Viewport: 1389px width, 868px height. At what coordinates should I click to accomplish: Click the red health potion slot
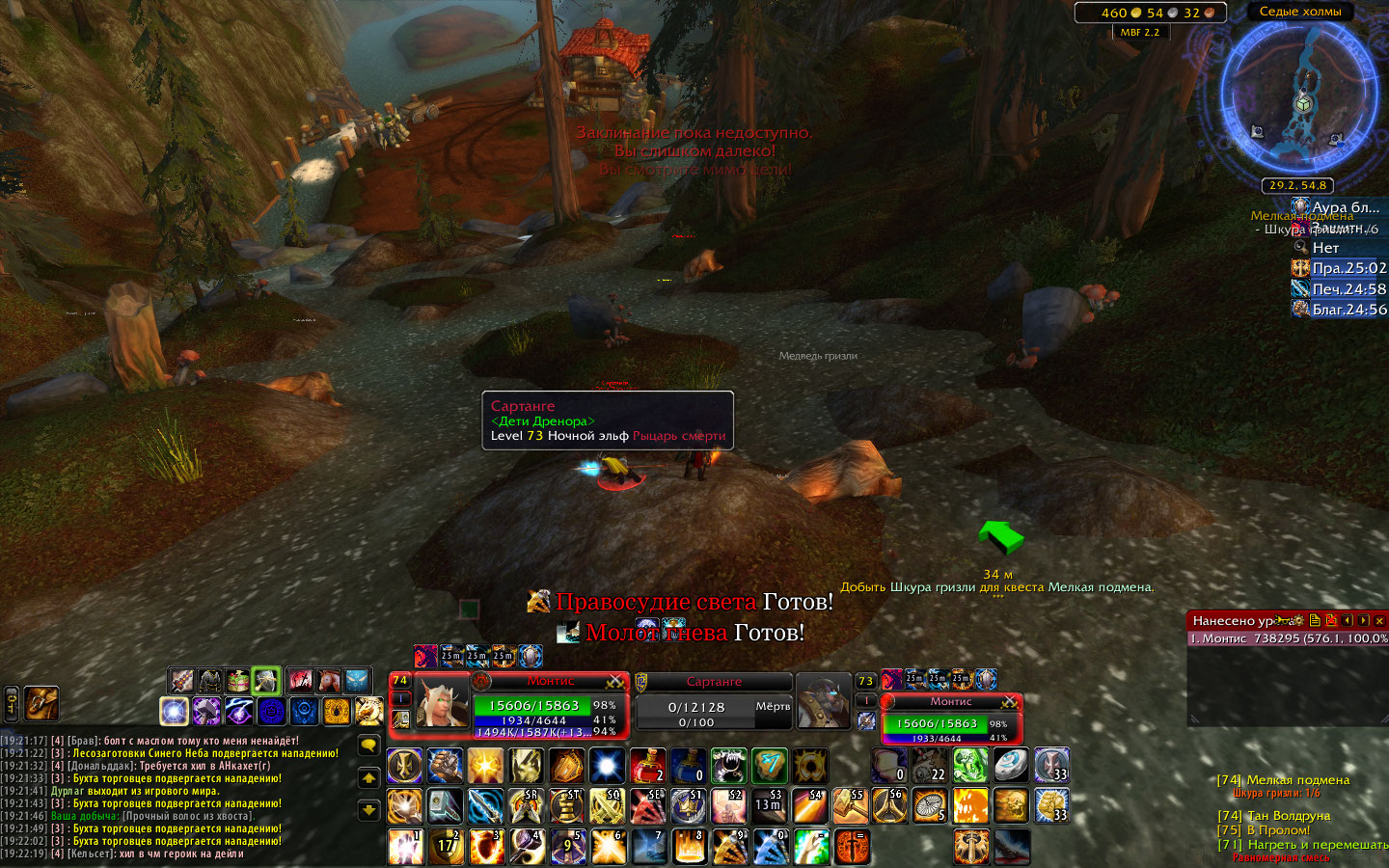click(x=648, y=766)
